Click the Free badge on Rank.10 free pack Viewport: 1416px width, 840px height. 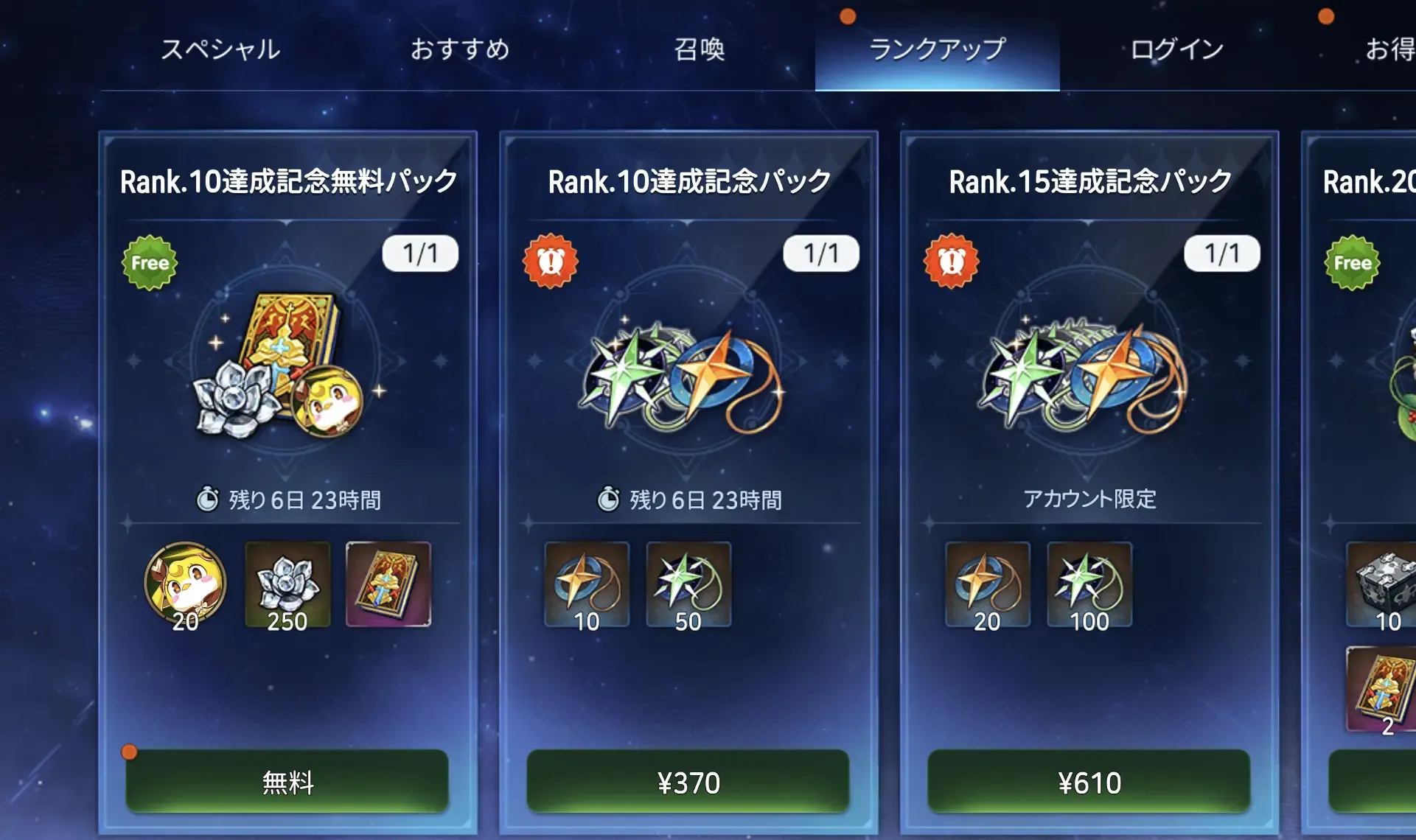tap(149, 262)
